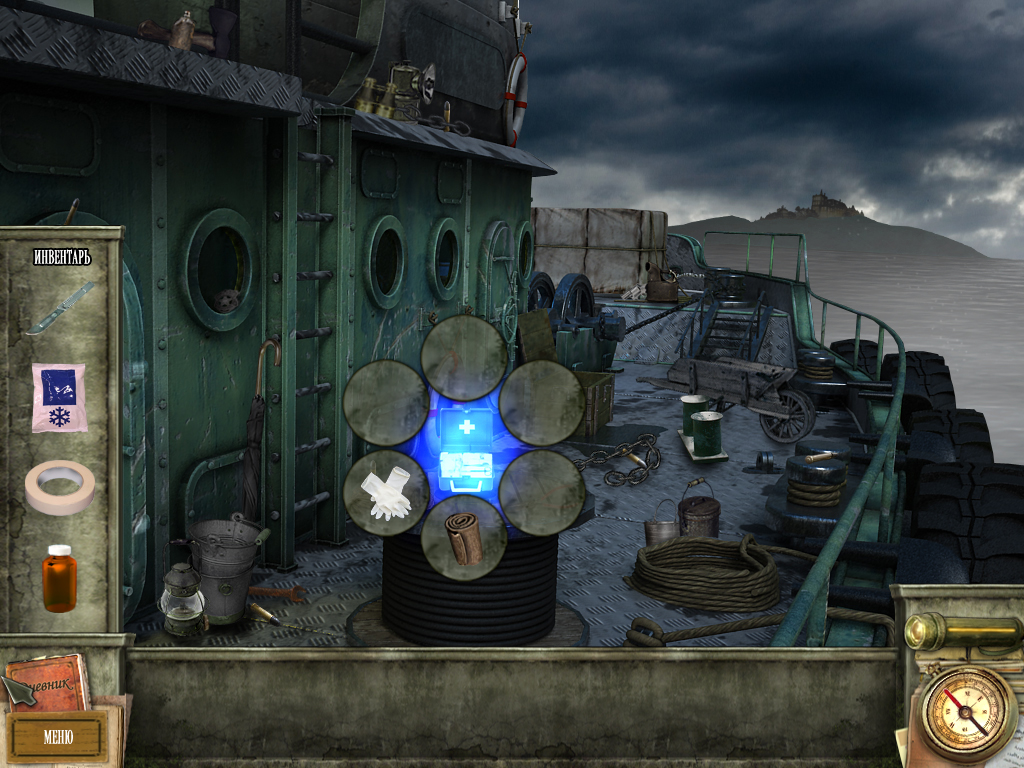Click the glowing blue first aid kit
Image resolution: width=1024 pixels, height=768 pixels.
(x=464, y=450)
